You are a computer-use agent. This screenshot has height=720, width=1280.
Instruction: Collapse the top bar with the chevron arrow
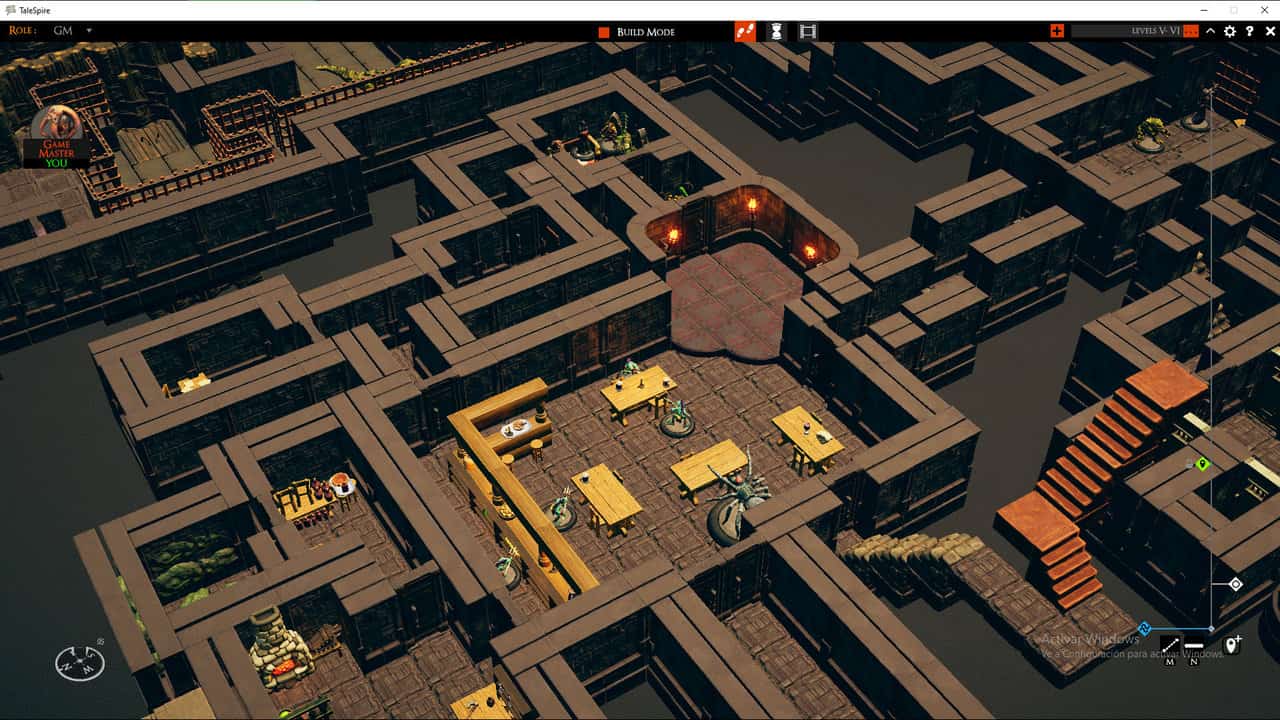pyautogui.click(x=1211, y=31)
